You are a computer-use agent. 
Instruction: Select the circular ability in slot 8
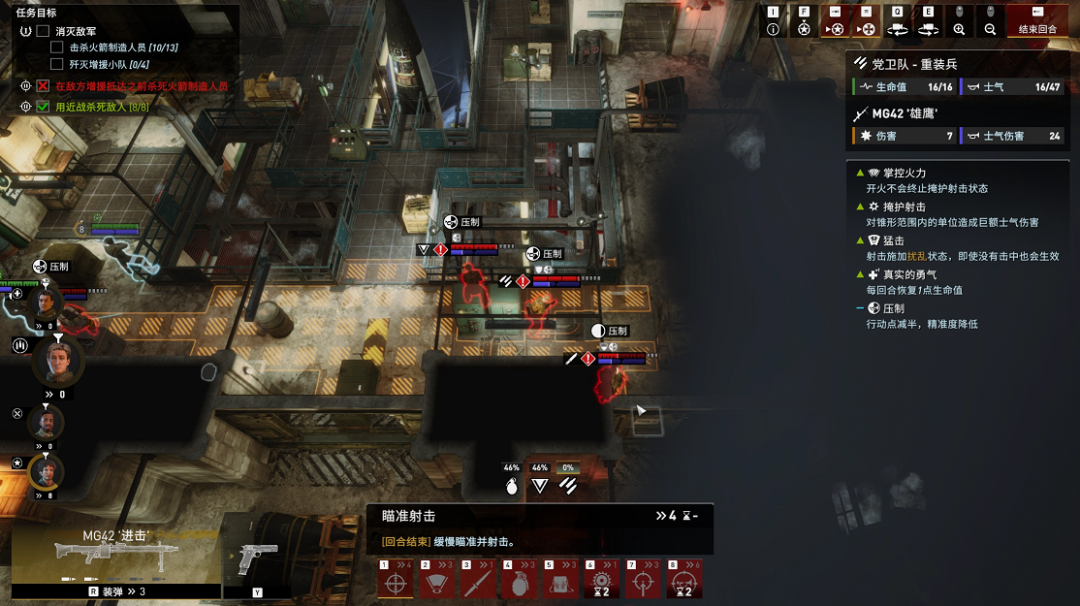coord(685,582)
